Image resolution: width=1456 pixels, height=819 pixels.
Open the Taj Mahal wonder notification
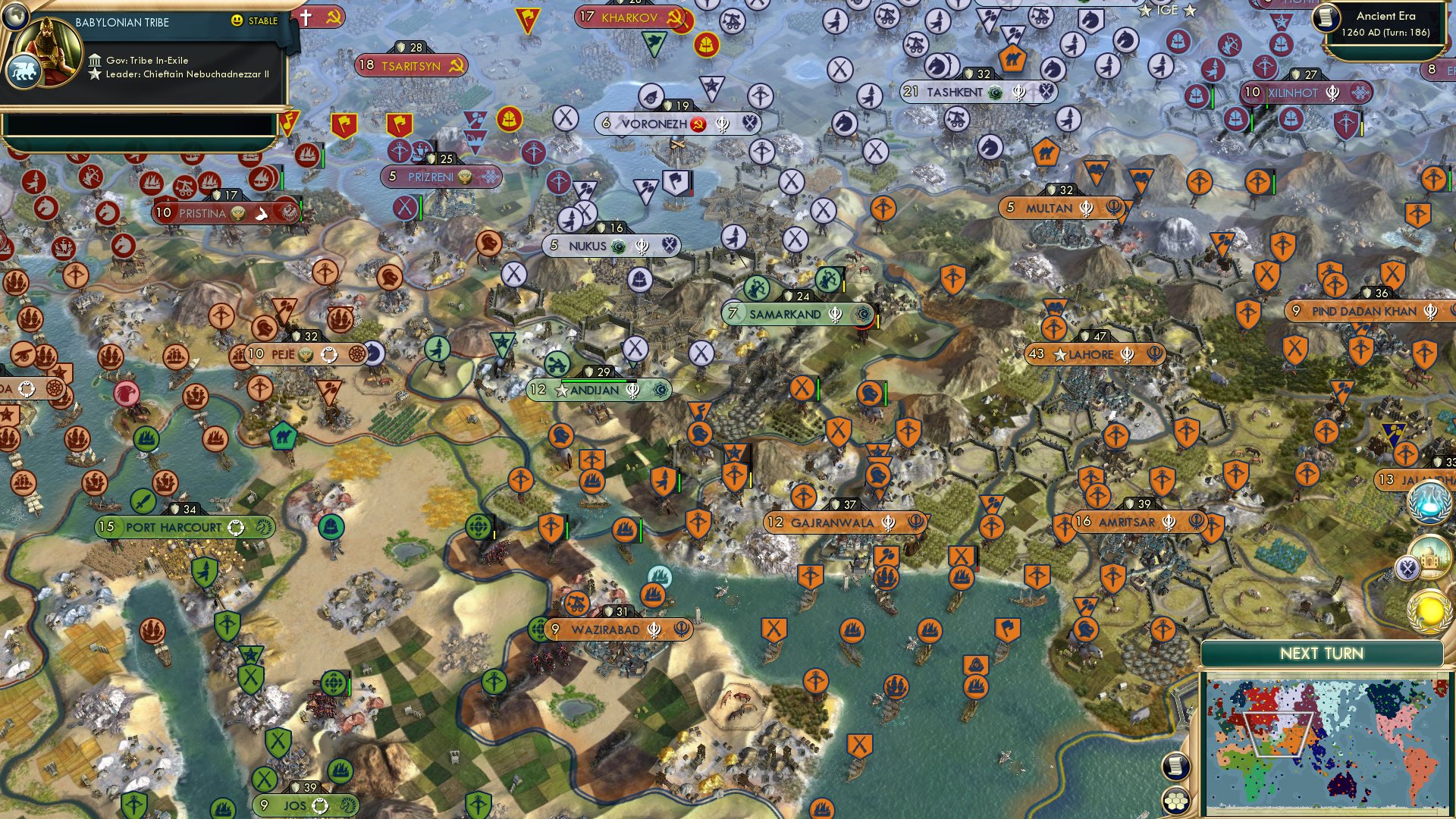1433,558
